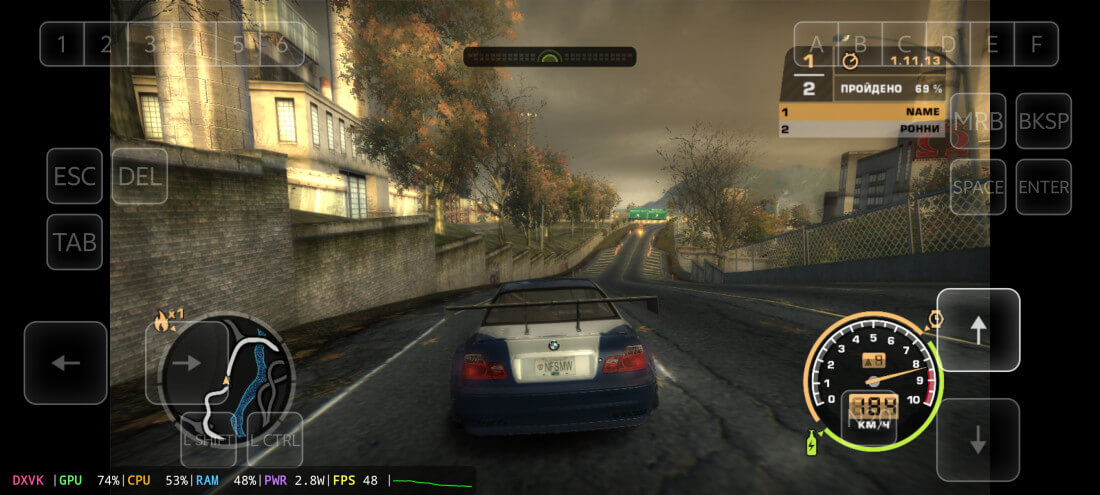
Task: Tap the BKSP overlay button
Action: (1043, 121)
